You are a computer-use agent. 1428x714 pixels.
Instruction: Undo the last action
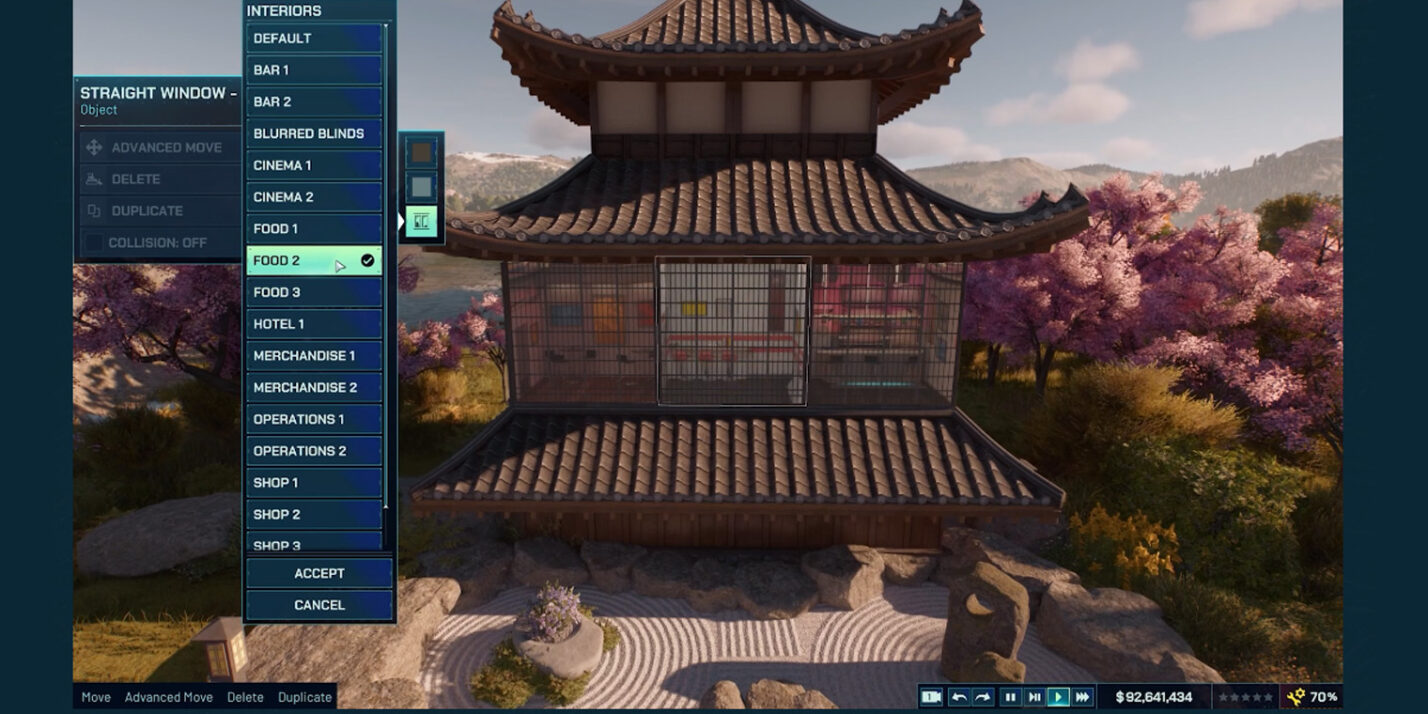(x=959, y=697)
